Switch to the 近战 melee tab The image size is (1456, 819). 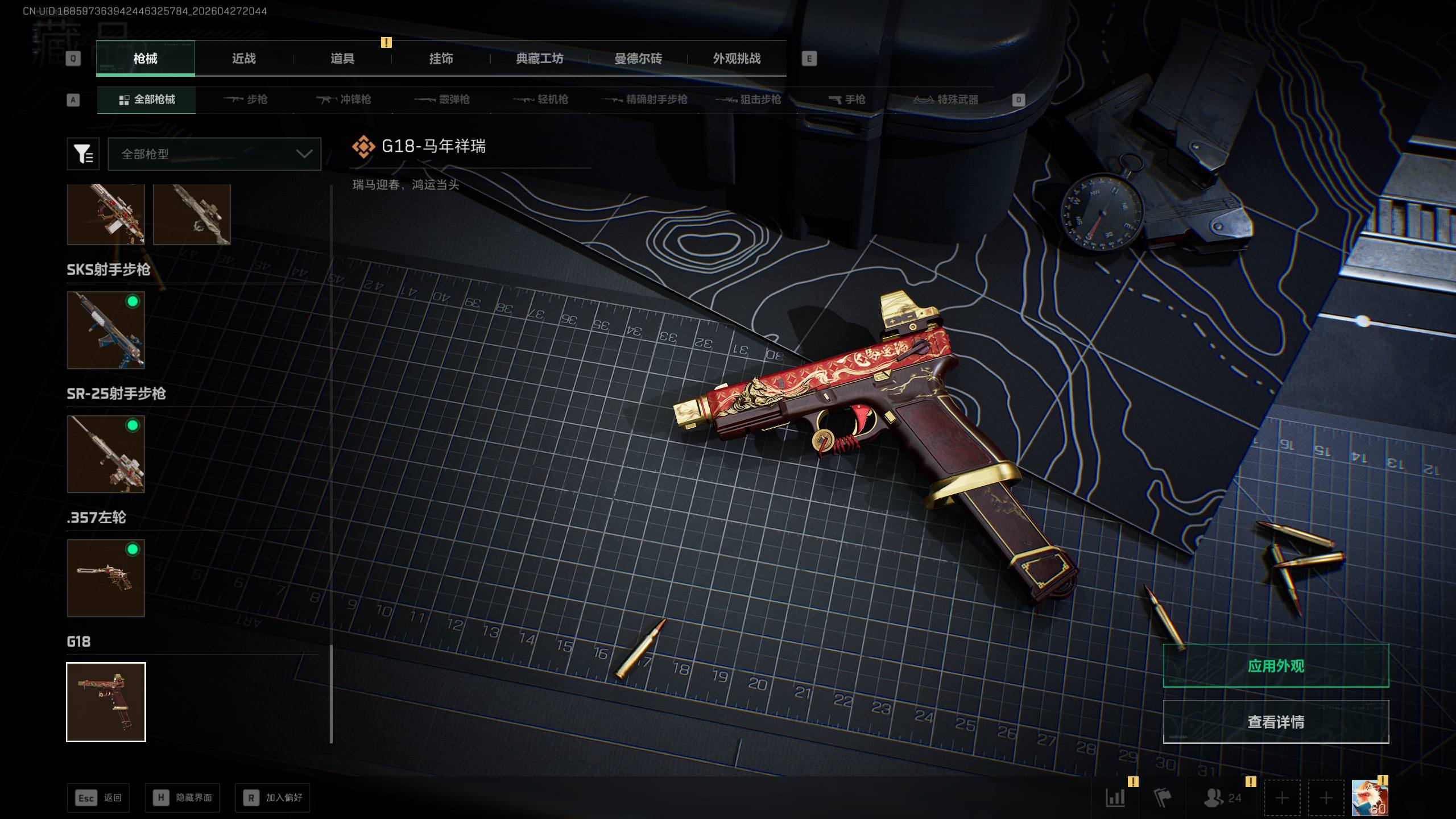click(x=243, y=59)
